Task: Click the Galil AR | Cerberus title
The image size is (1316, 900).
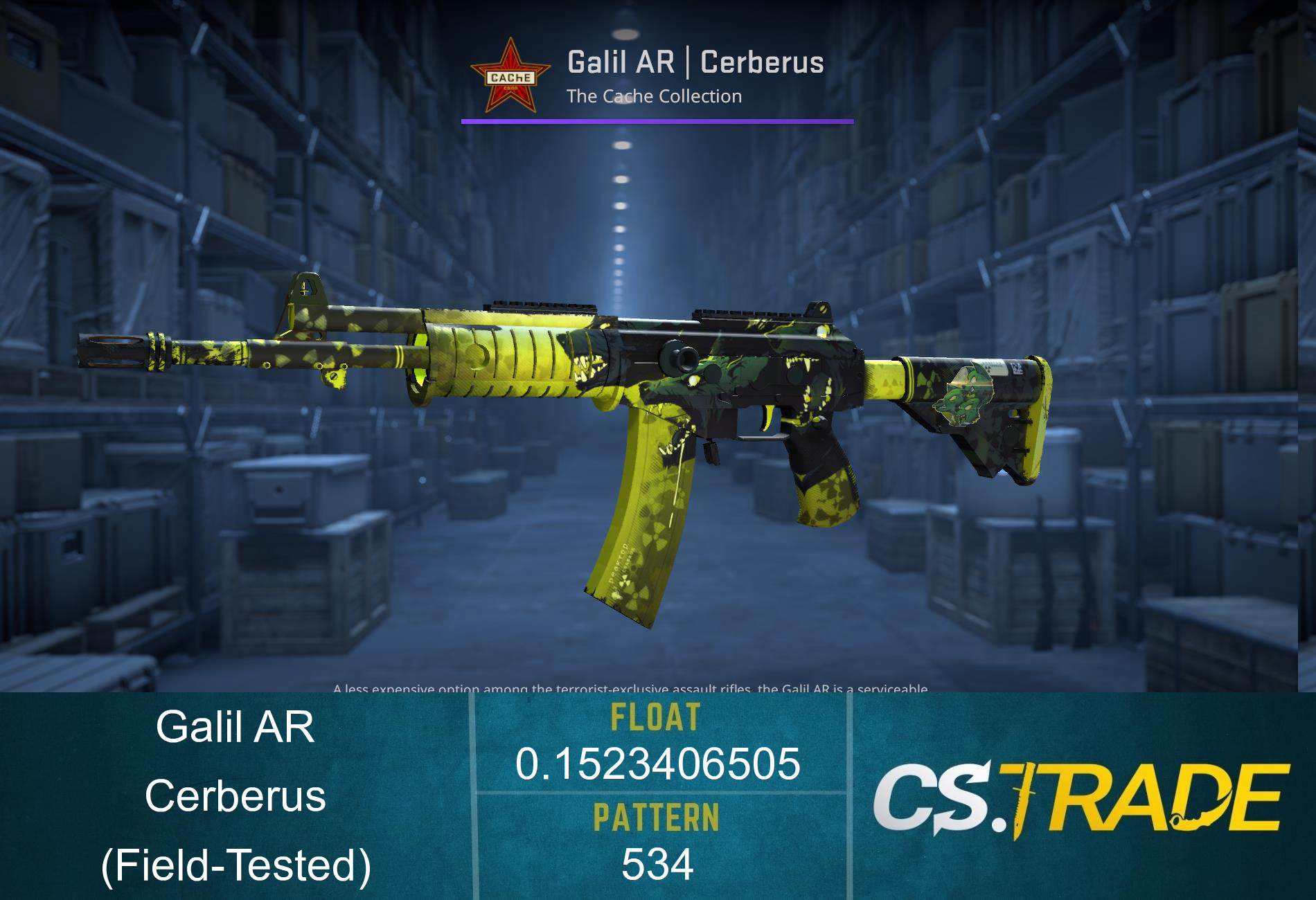Action: 696,62
